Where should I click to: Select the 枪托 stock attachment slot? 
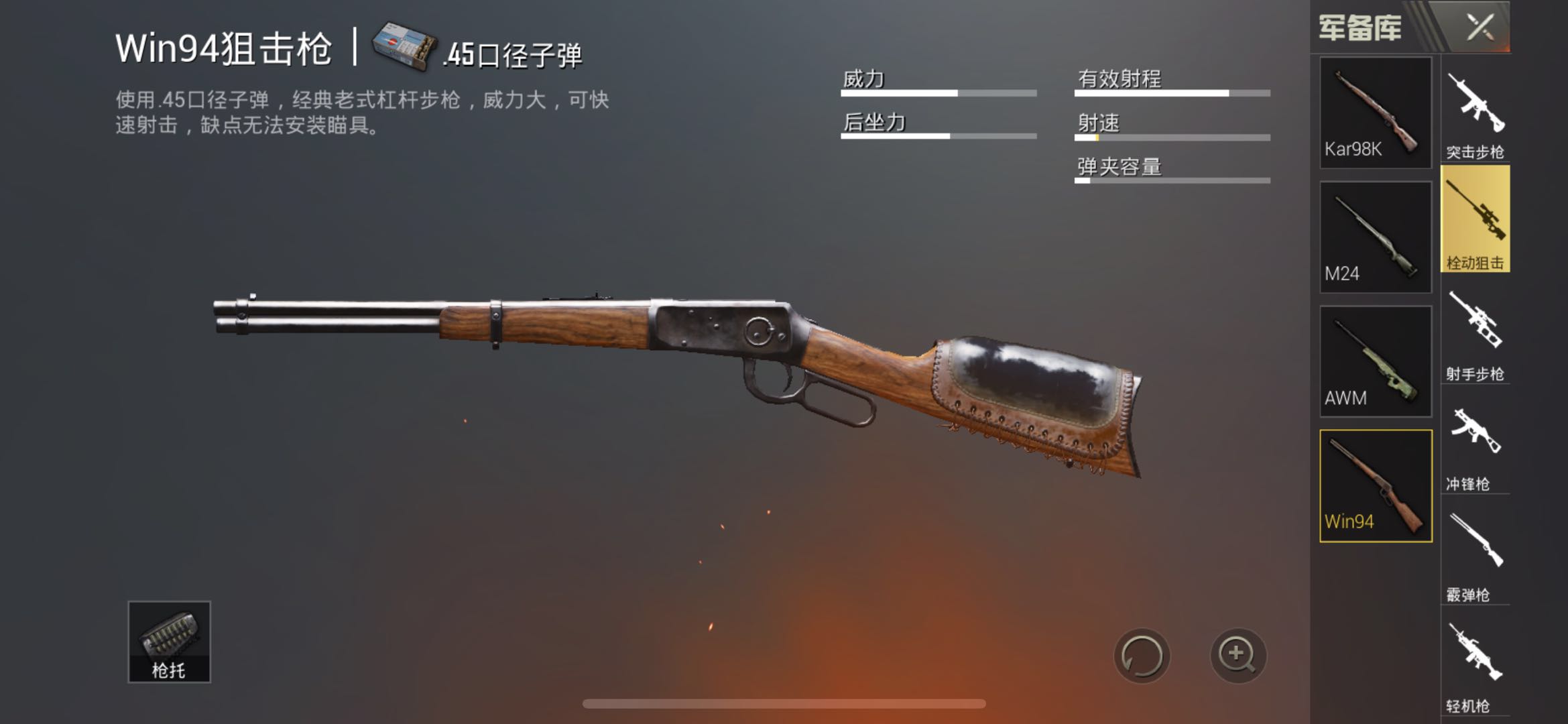coord(169,642)
